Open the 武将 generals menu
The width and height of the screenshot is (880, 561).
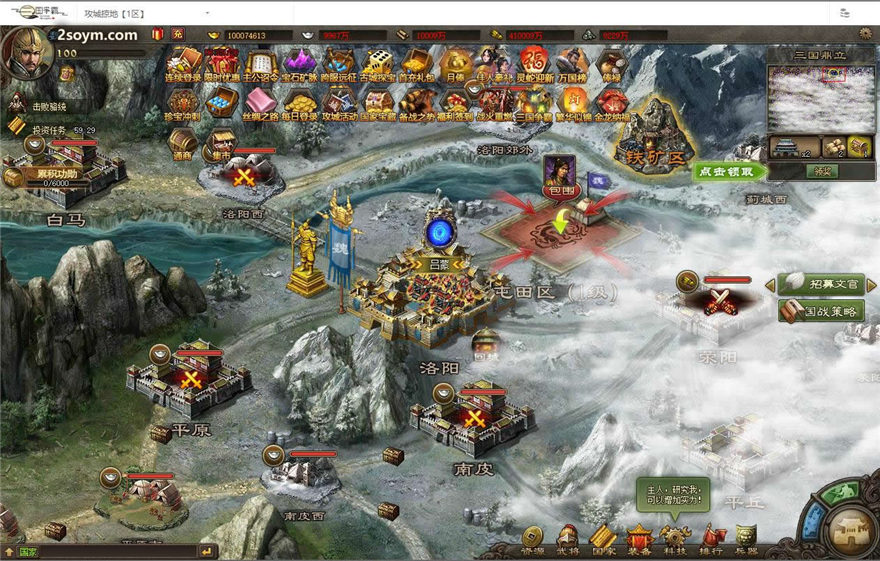tap(568, 540)
